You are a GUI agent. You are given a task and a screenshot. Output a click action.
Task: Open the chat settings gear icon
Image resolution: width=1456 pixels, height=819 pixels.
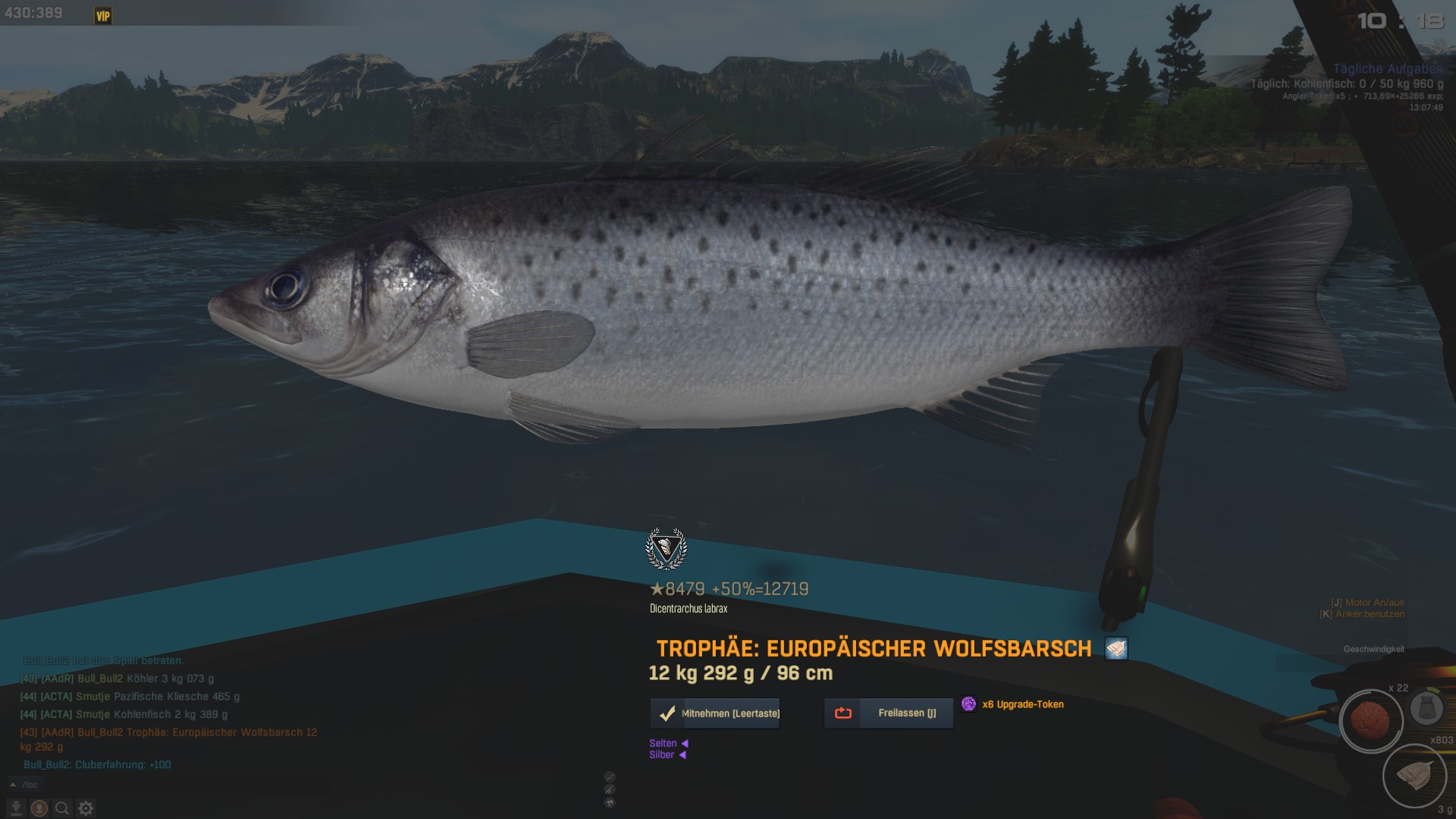point(86,808)
